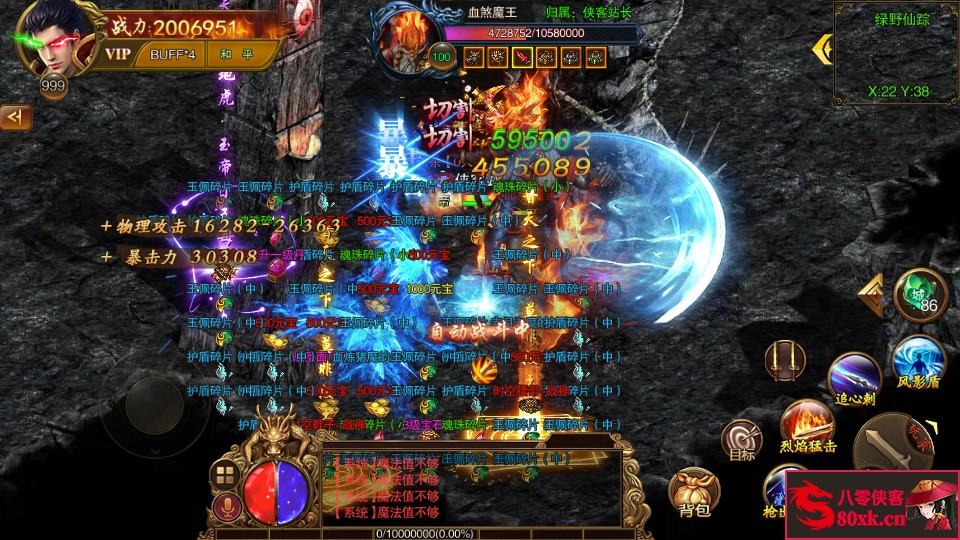Select the 目标 target button
Screen dimensions: 960x540
click(742, 440)
